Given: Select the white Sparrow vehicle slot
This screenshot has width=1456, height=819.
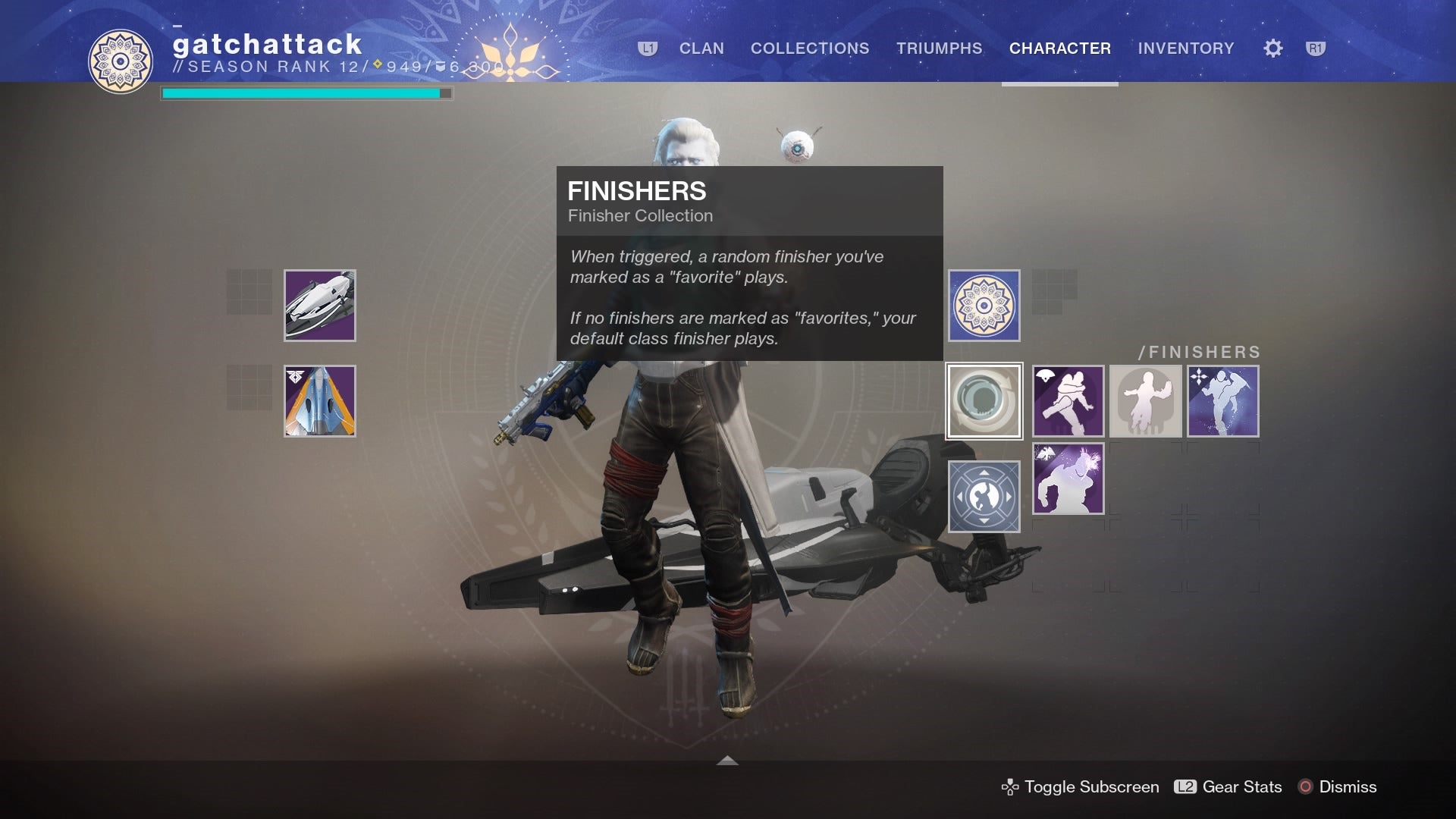Looking at the screenshot, I should click(320, 306).
